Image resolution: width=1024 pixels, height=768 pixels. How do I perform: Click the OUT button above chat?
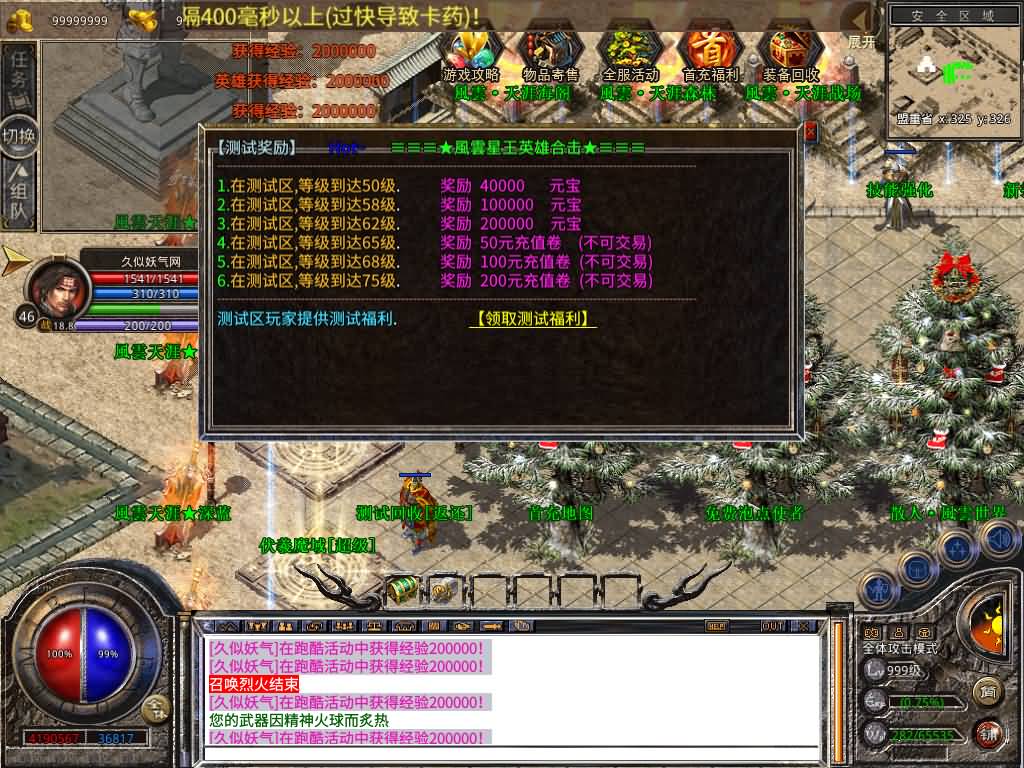[772, 626]
